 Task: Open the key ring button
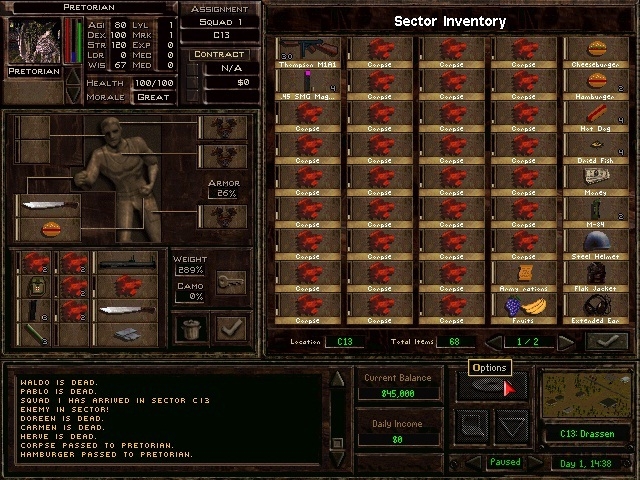click(230, 282)
